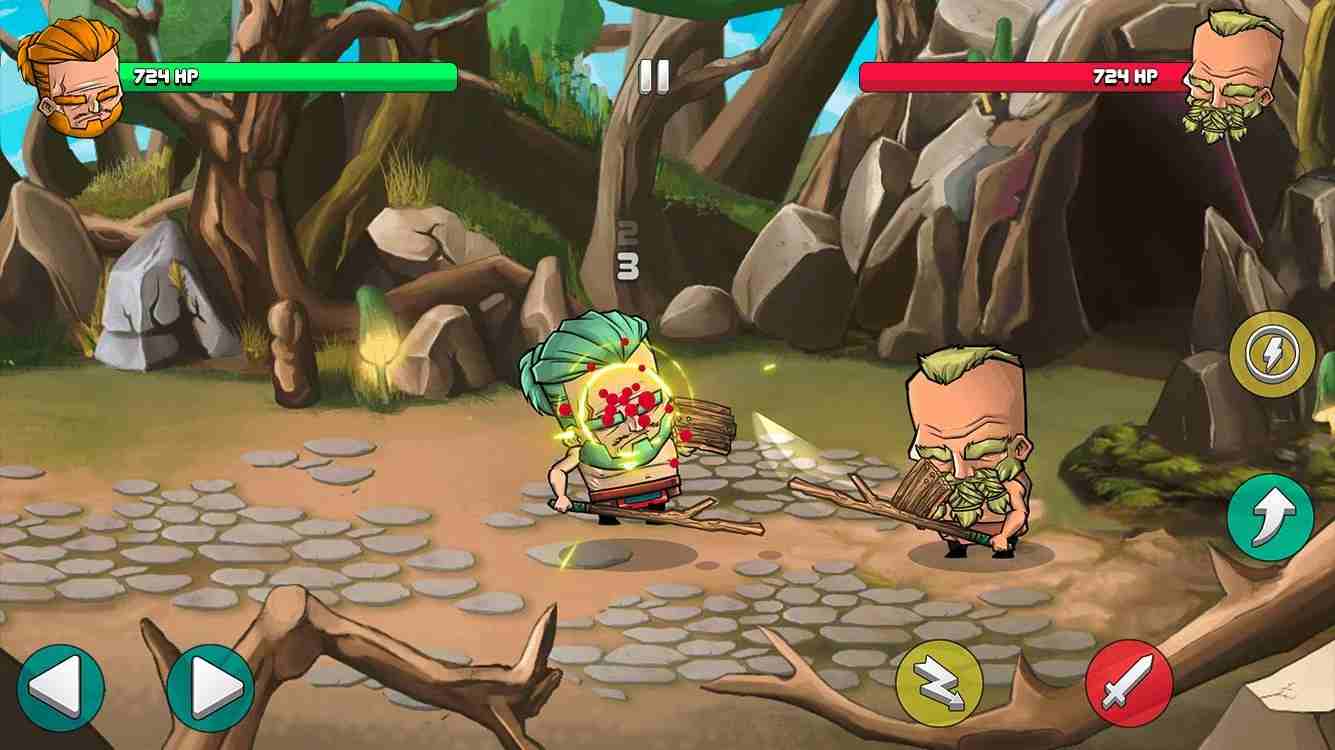Resume combat by tapping the pause toggle

[655, 73]
